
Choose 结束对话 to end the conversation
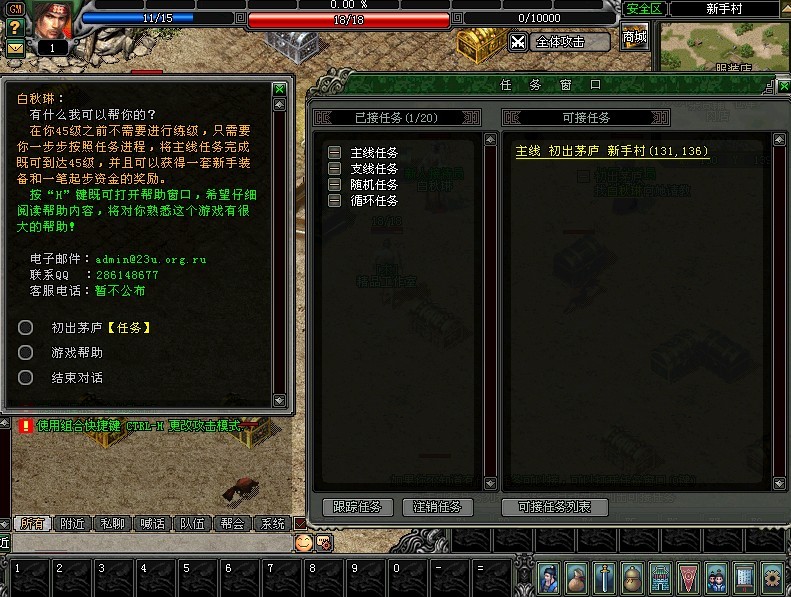[76, 378]
